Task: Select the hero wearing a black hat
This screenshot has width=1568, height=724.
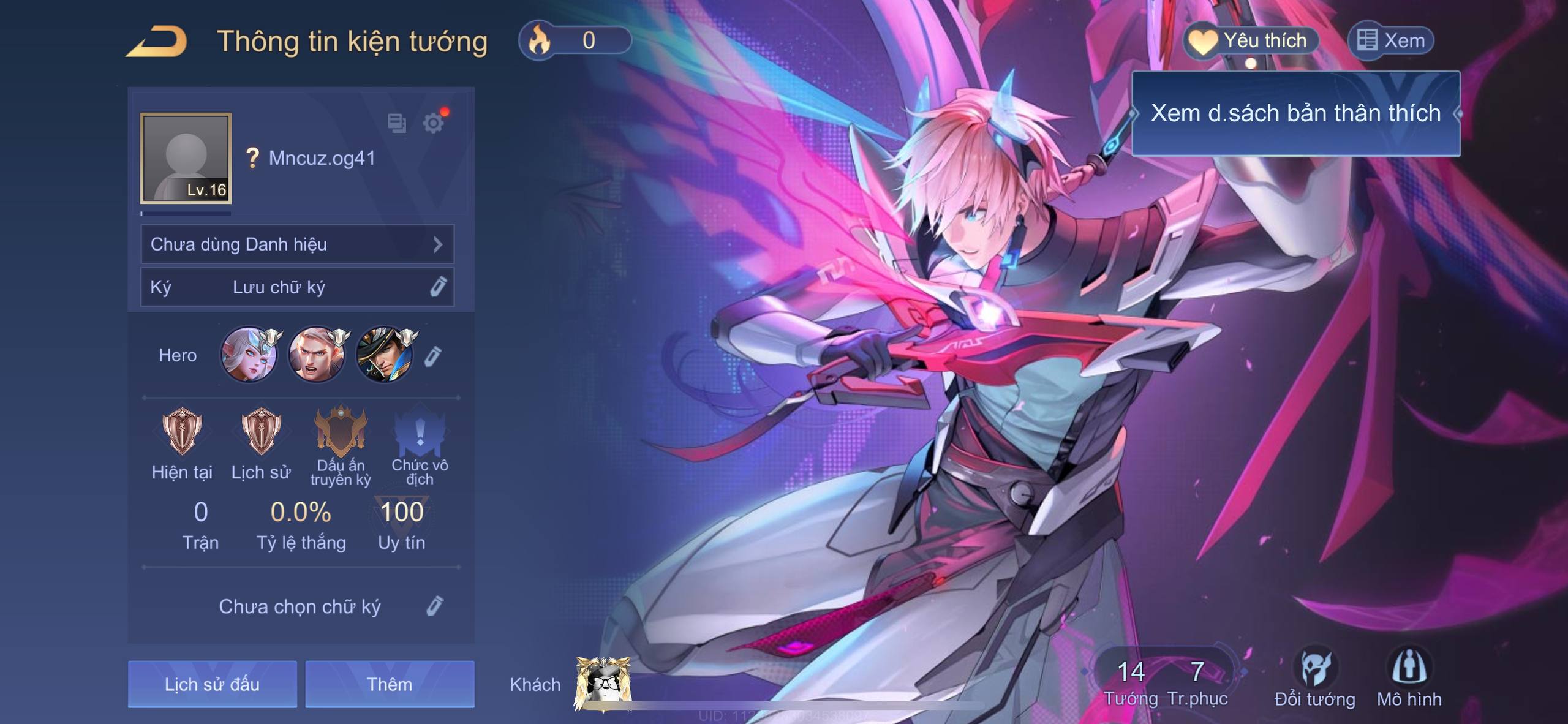Action: [385, 355]
